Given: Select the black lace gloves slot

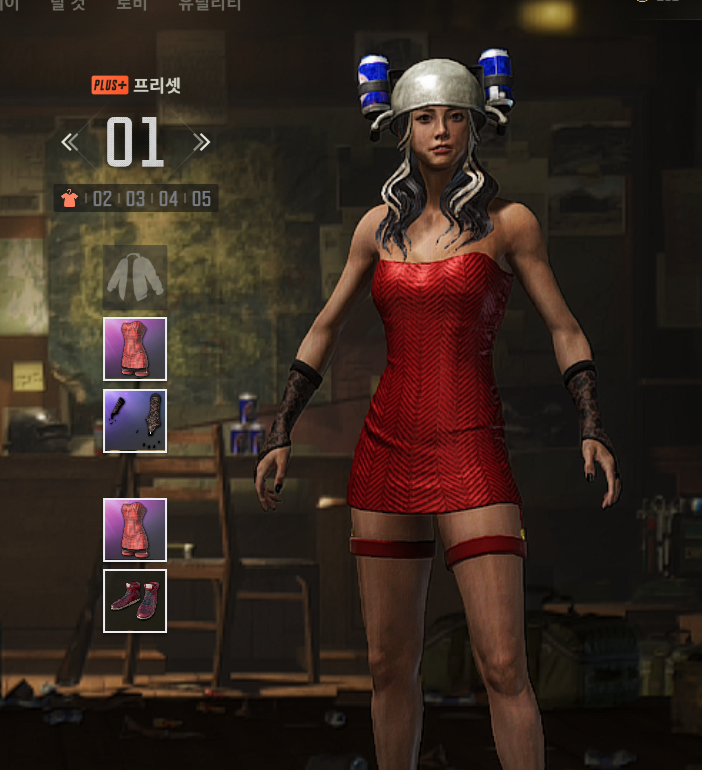Looking at the screenshot, I should [135, 421].
